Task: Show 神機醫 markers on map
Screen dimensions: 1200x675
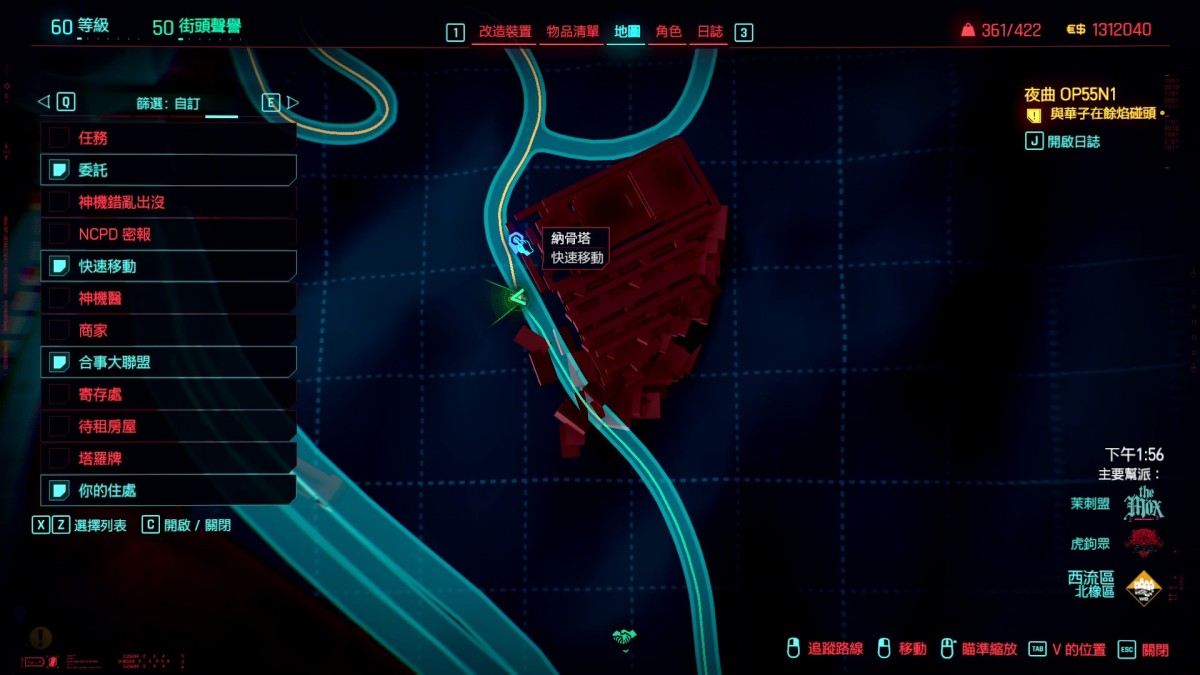Action: click(168, 298)
